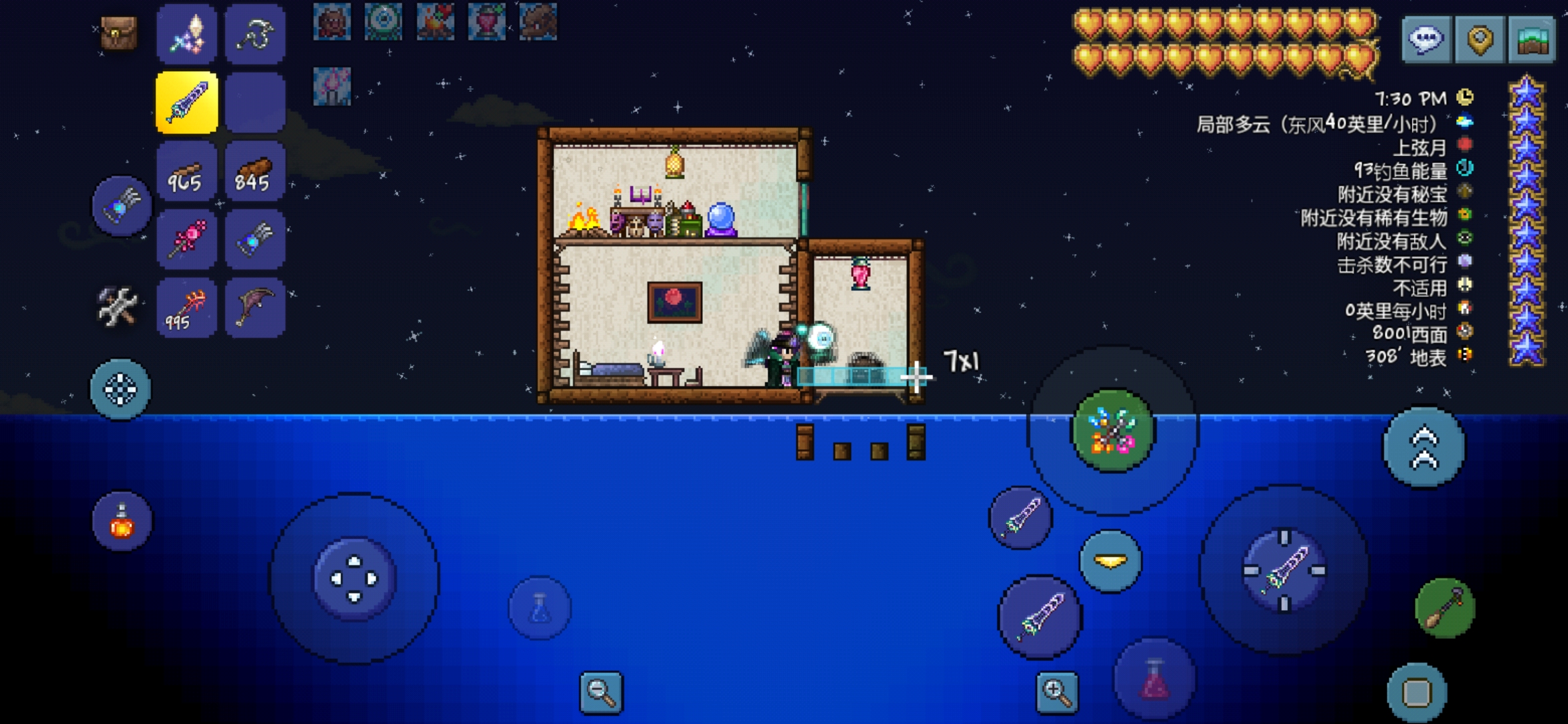Zoom in with the plus magnifier
Viewport: 1568px width, 724px height.
1057,692
